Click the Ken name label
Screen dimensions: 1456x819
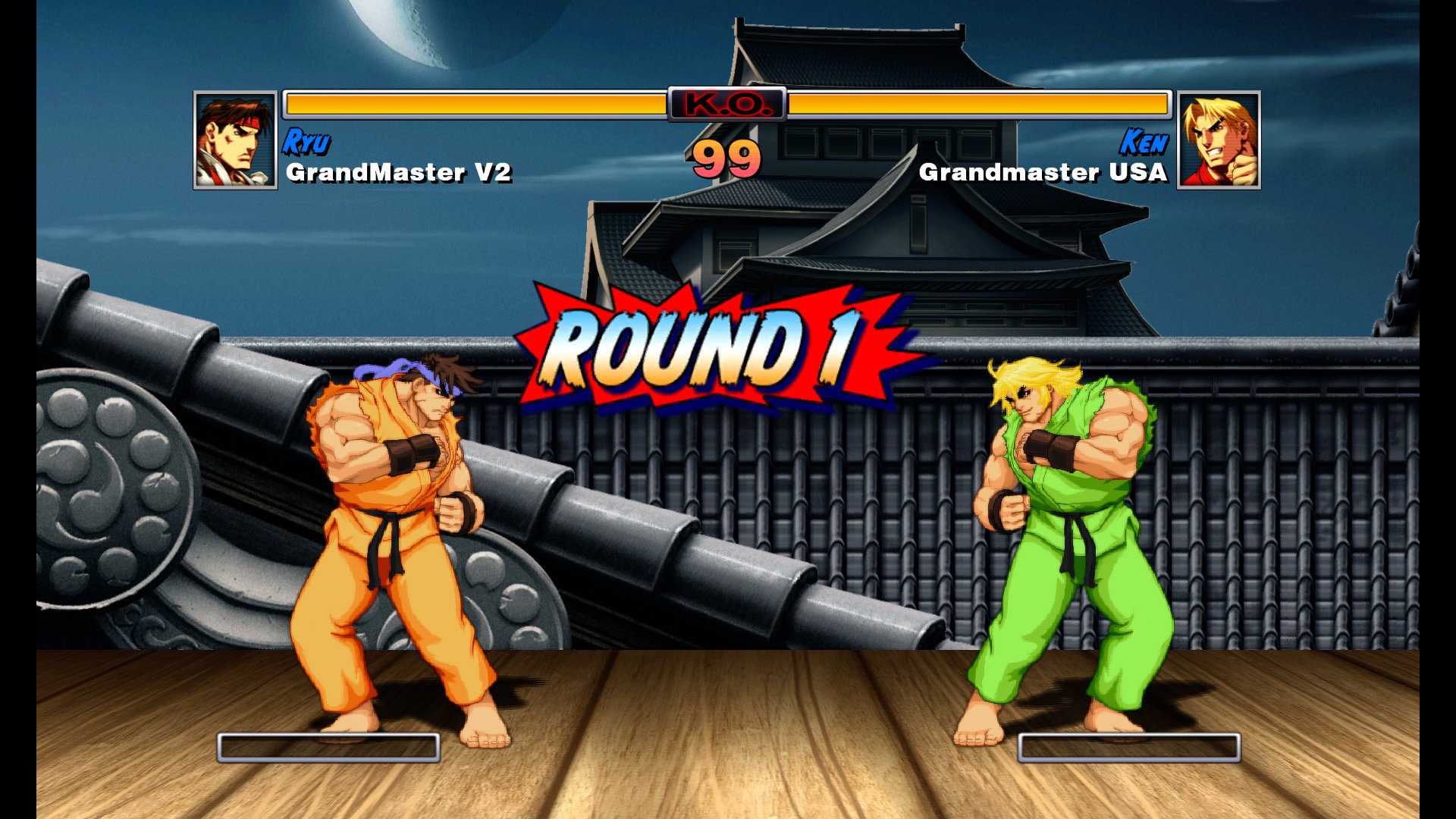tap(1147, 140)
